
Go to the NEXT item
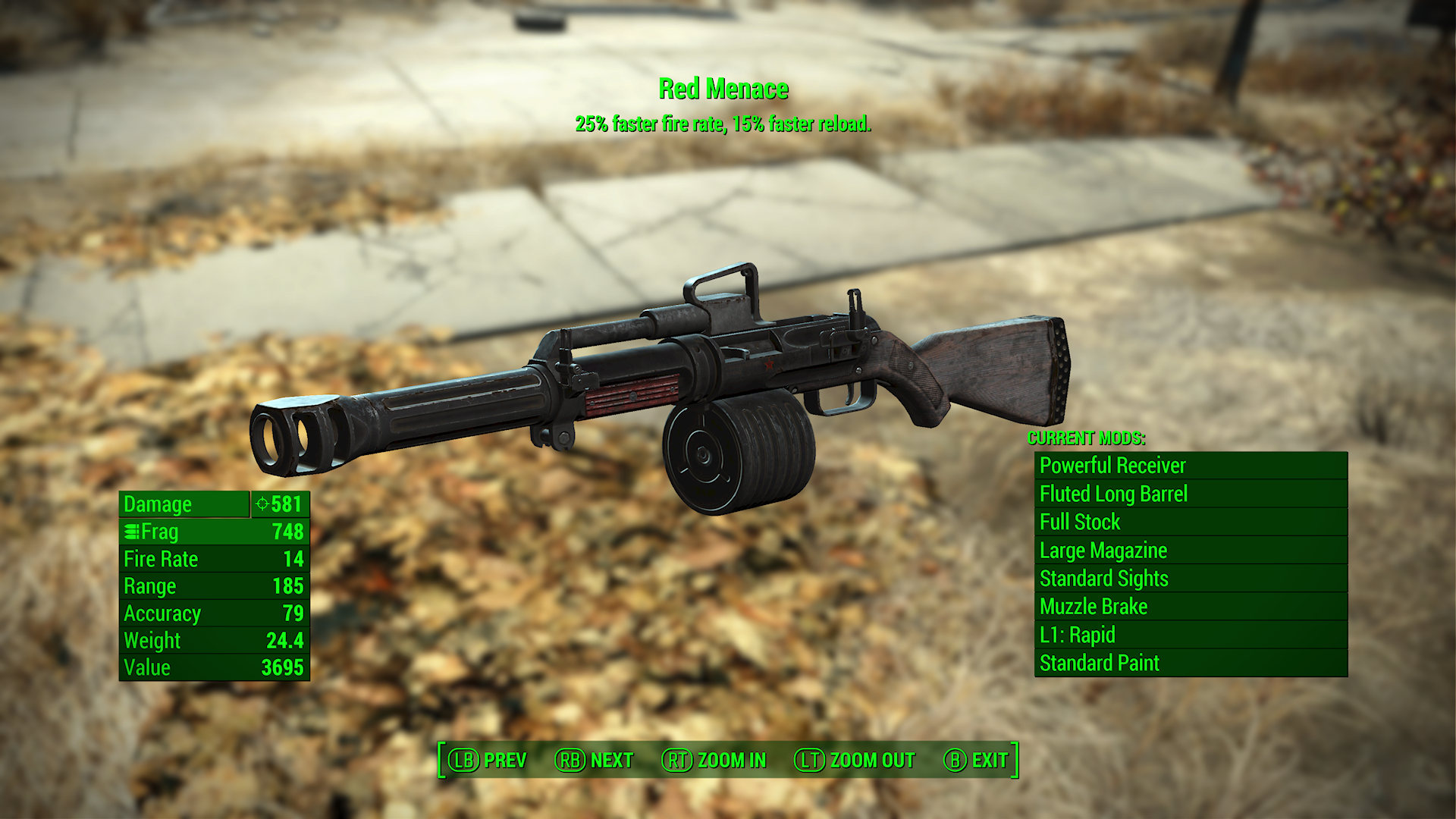click(x=595, y=760)
